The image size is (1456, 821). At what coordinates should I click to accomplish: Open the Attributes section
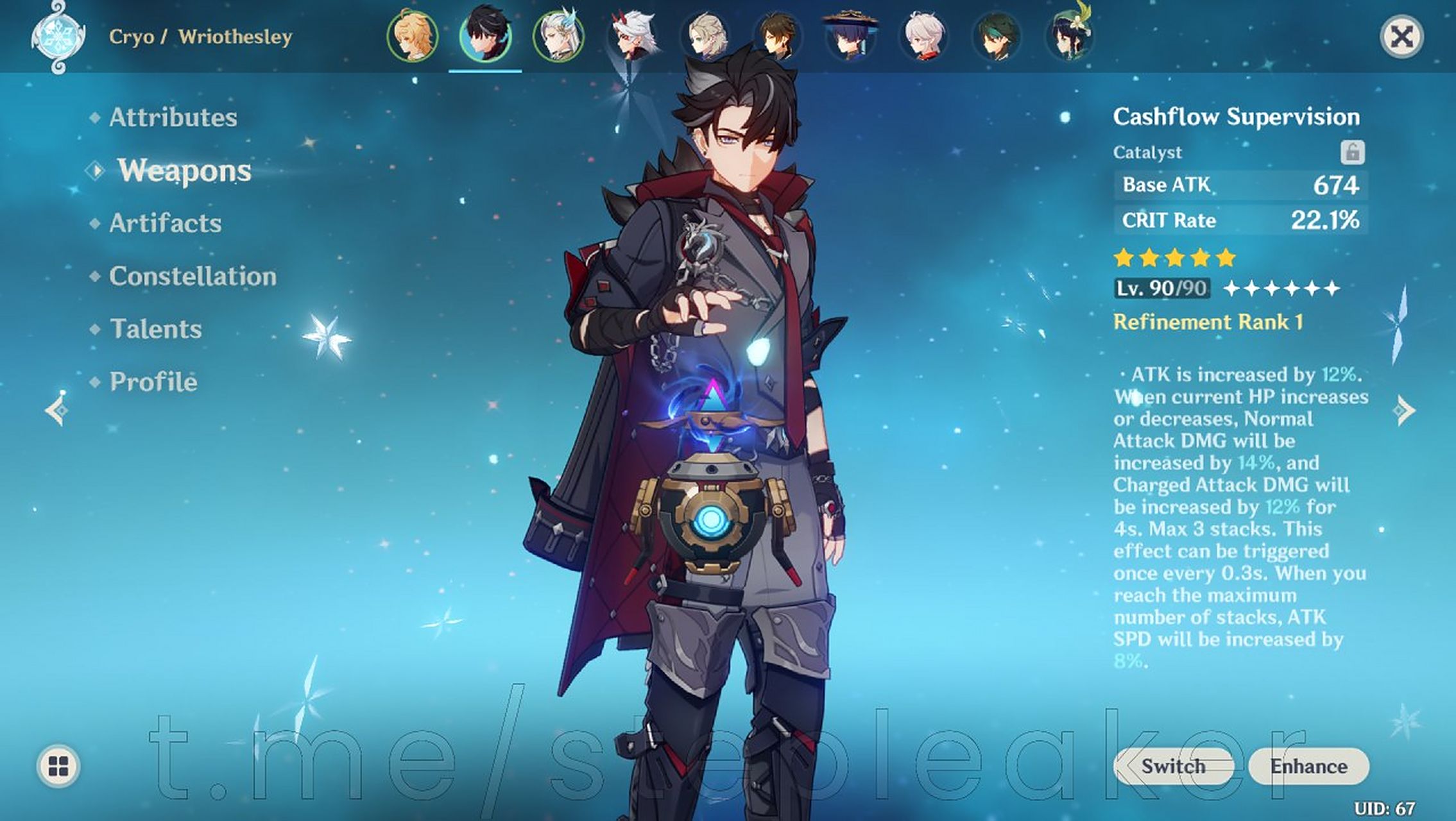pos(173,117)
